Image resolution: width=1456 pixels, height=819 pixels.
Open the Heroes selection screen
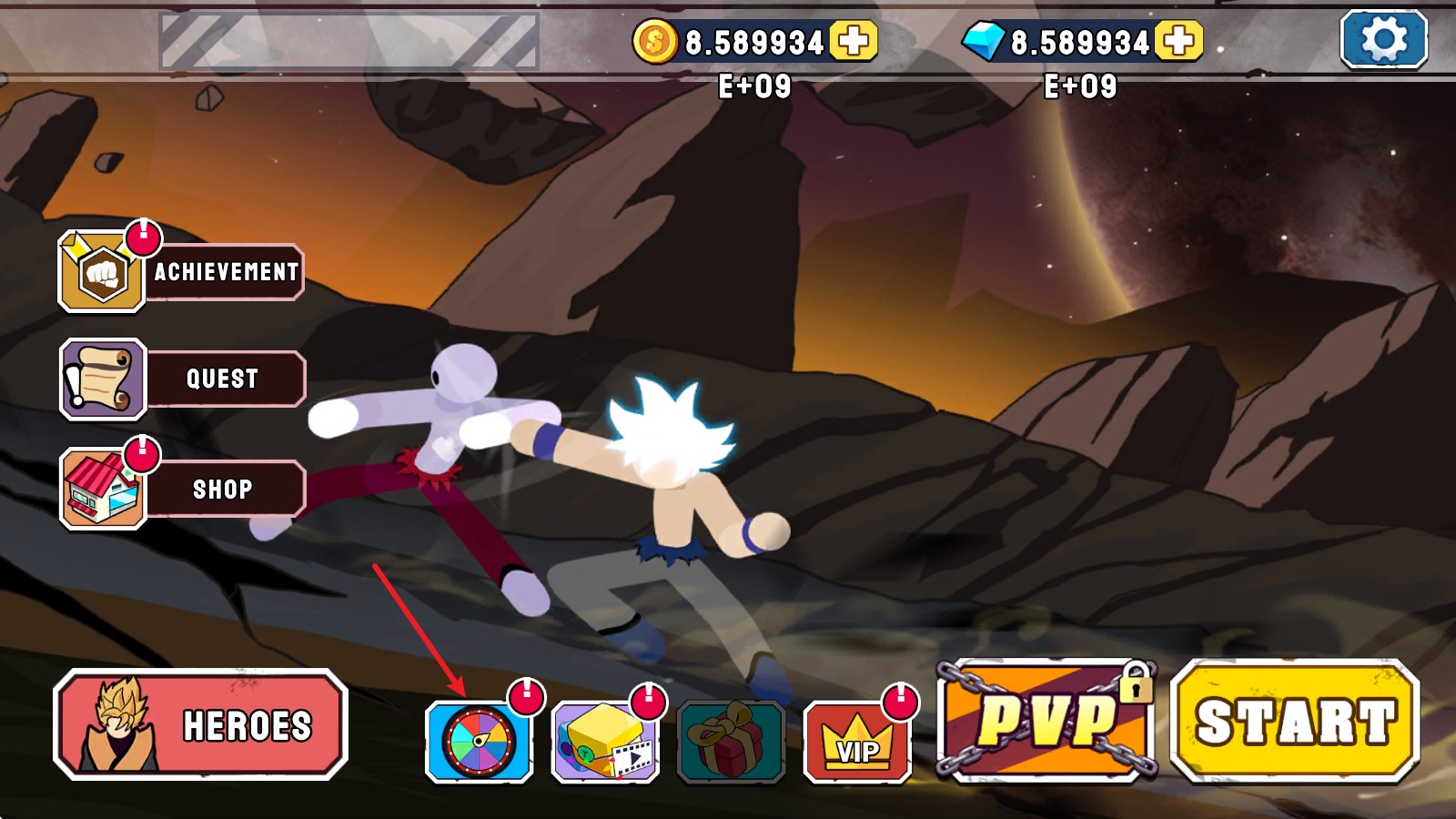pyautogui.click(x=201, y=725)
